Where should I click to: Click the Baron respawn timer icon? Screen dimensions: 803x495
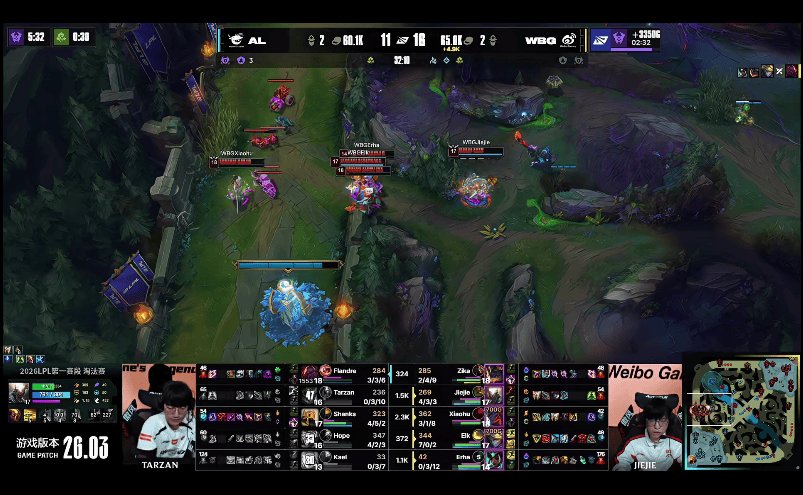coord(16,37)
